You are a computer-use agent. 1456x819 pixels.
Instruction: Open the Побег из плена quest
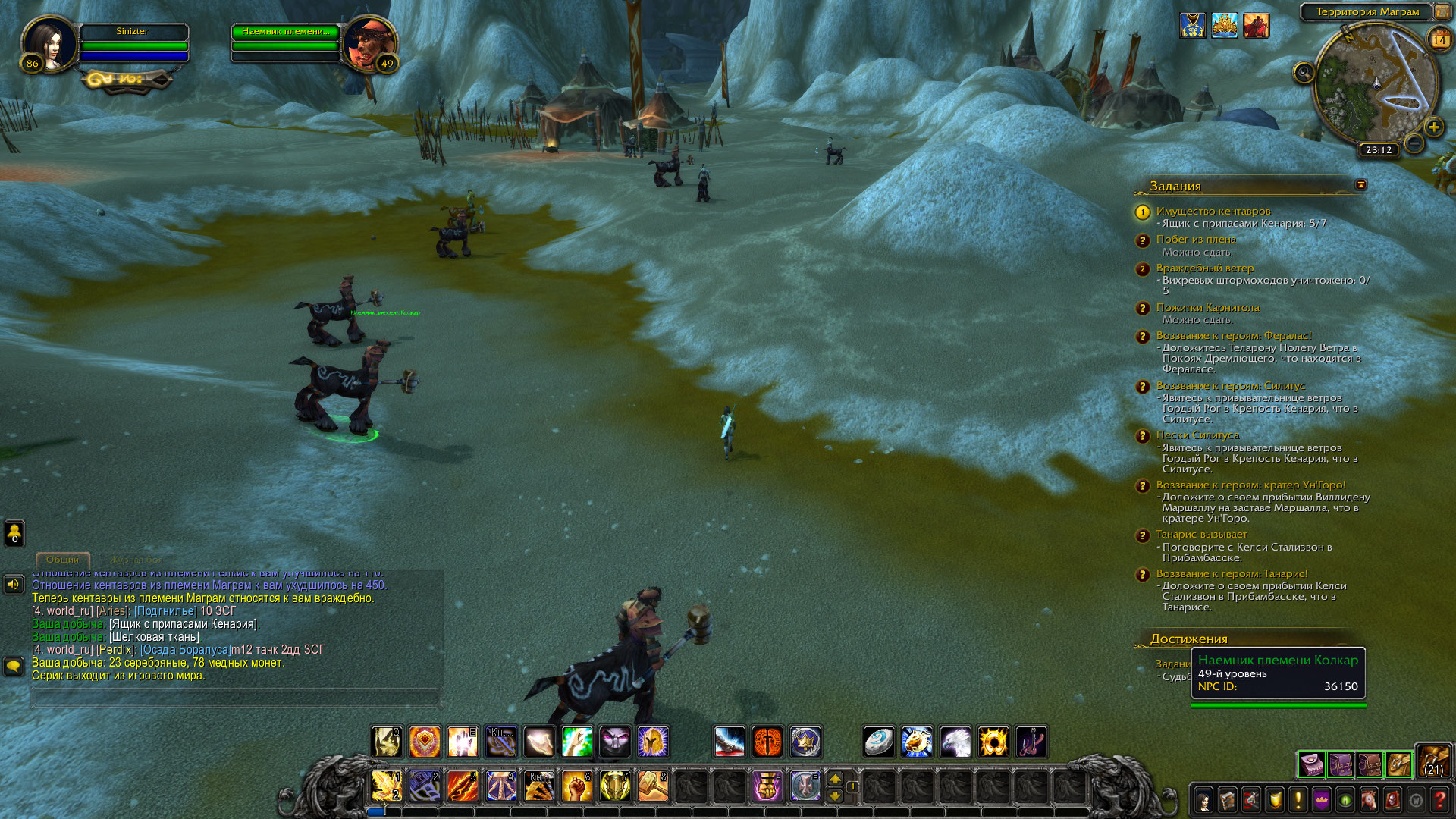[1196, 240]
